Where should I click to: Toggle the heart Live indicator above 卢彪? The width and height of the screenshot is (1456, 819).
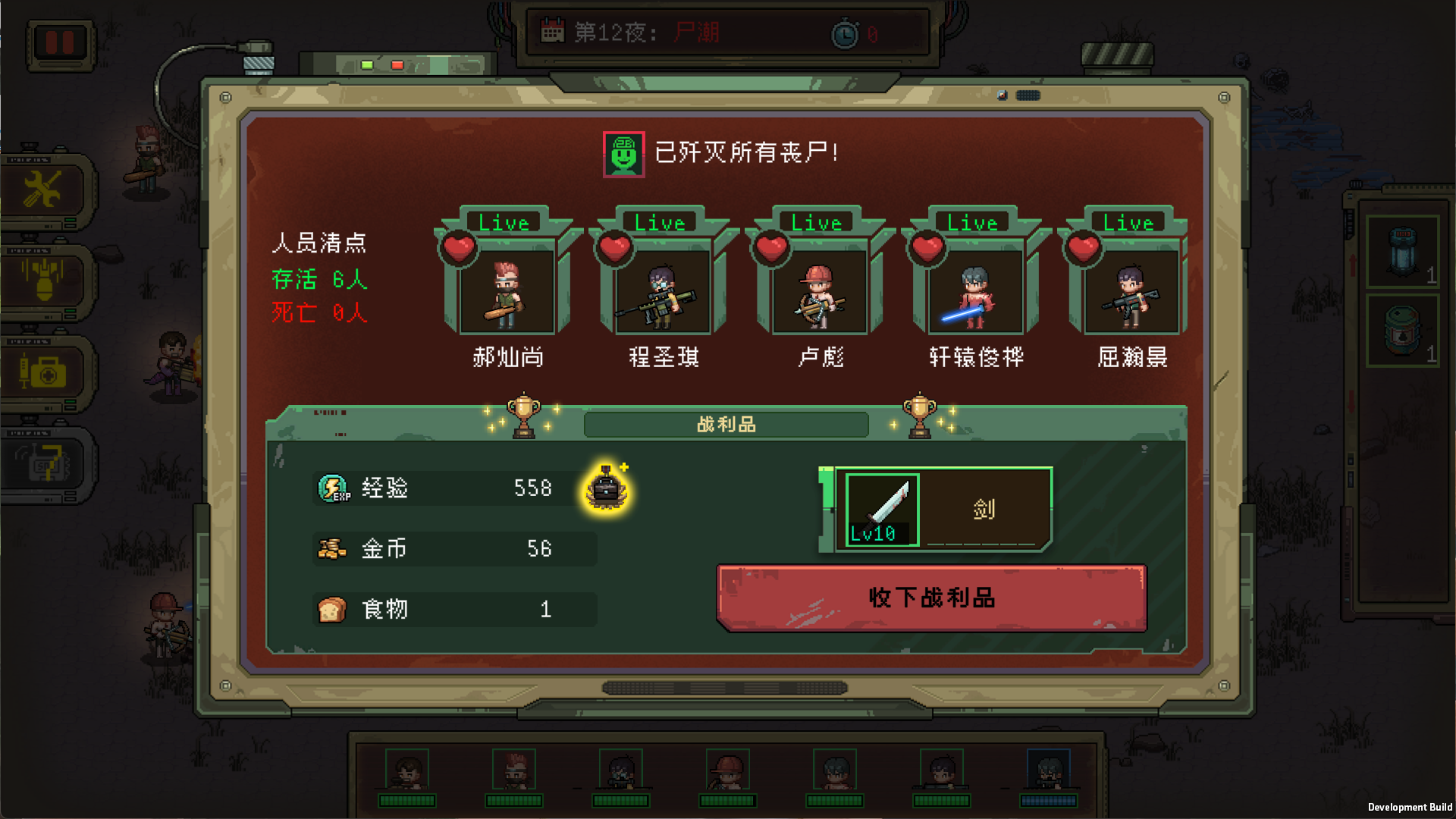770,246
